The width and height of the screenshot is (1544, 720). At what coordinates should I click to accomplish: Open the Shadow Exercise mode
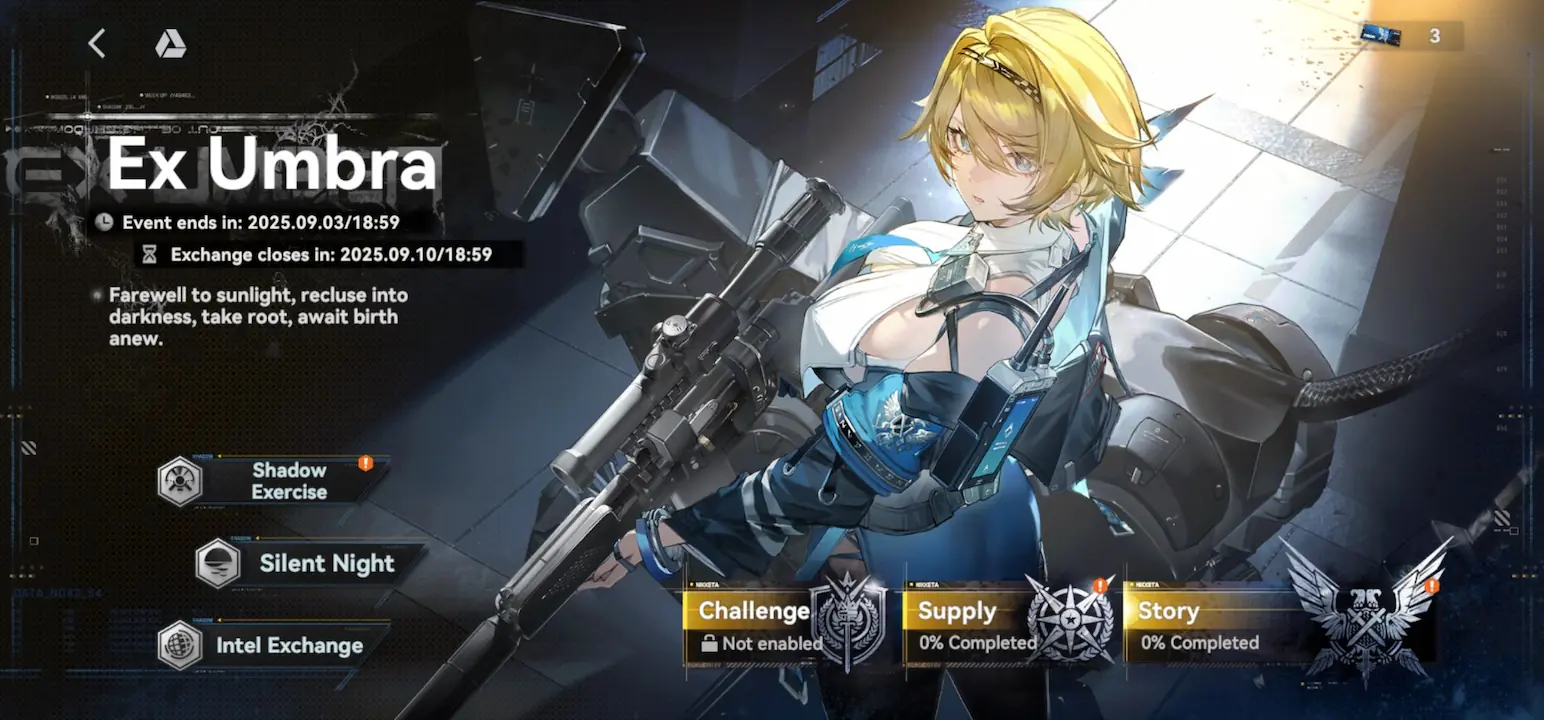pyautogui.click(x=275, y=481)
